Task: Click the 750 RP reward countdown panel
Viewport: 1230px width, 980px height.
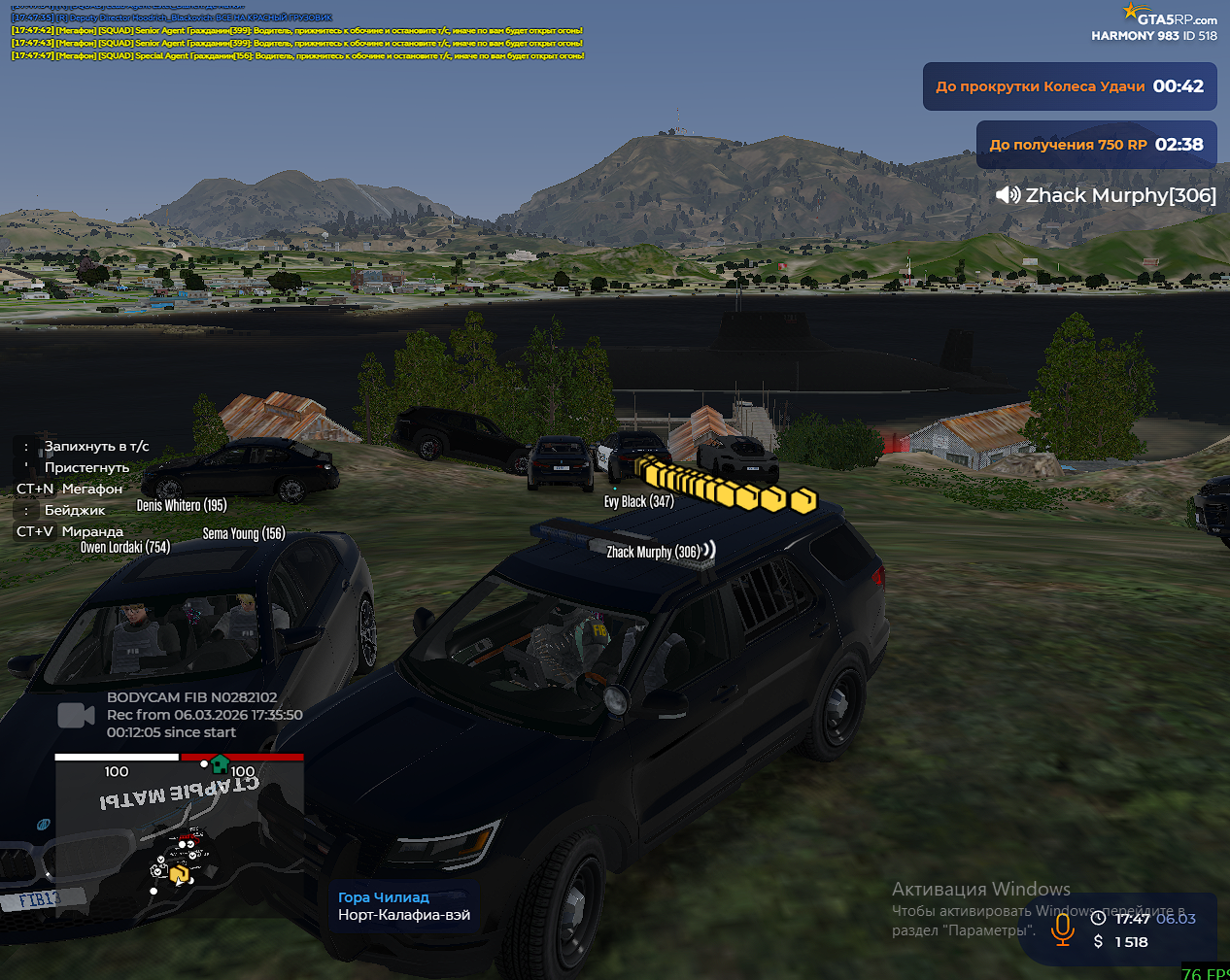Action: 1096,145
